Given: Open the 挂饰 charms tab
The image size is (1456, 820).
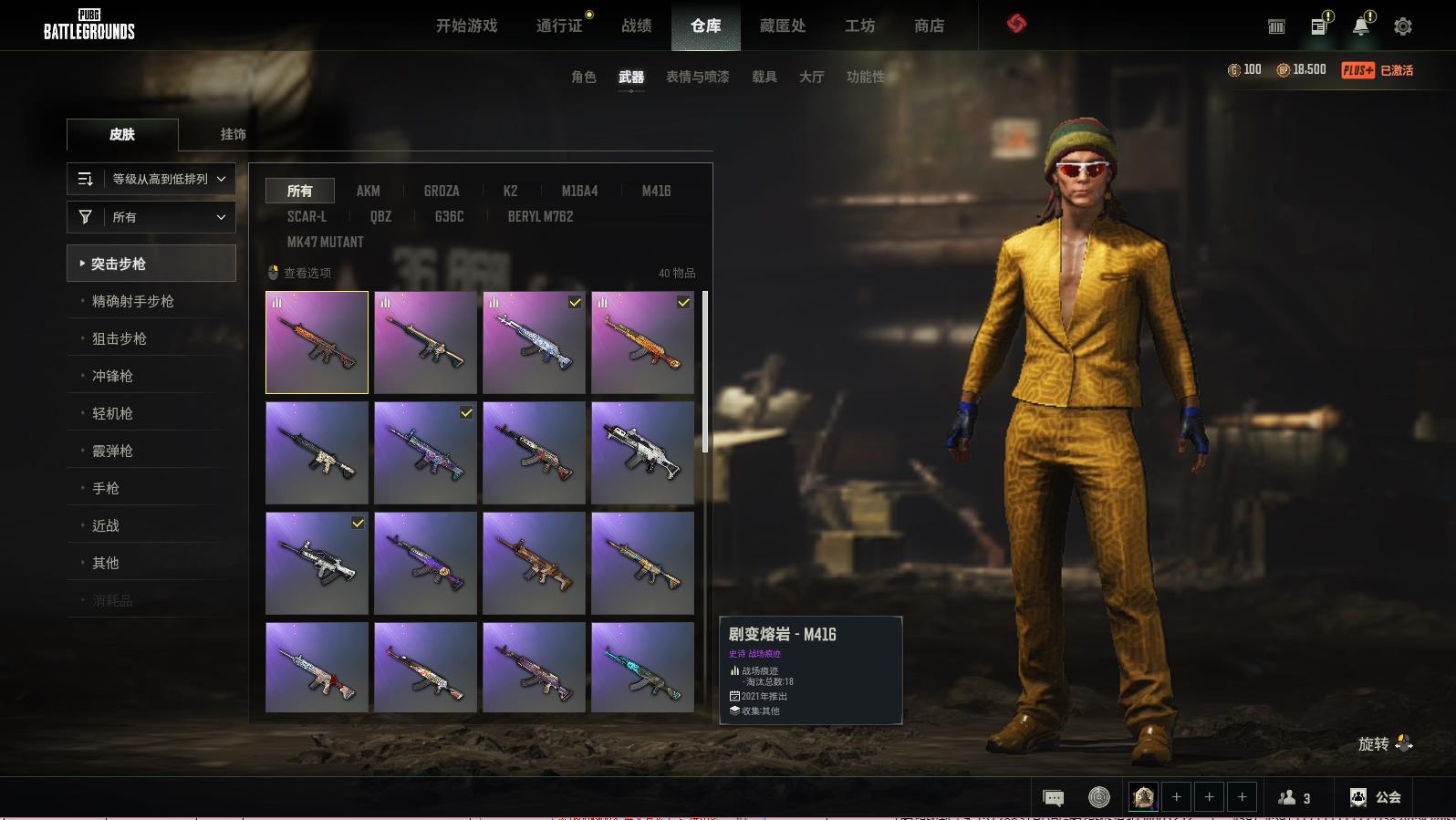Looking at the screenshot, I should click(x=233, y=134).
